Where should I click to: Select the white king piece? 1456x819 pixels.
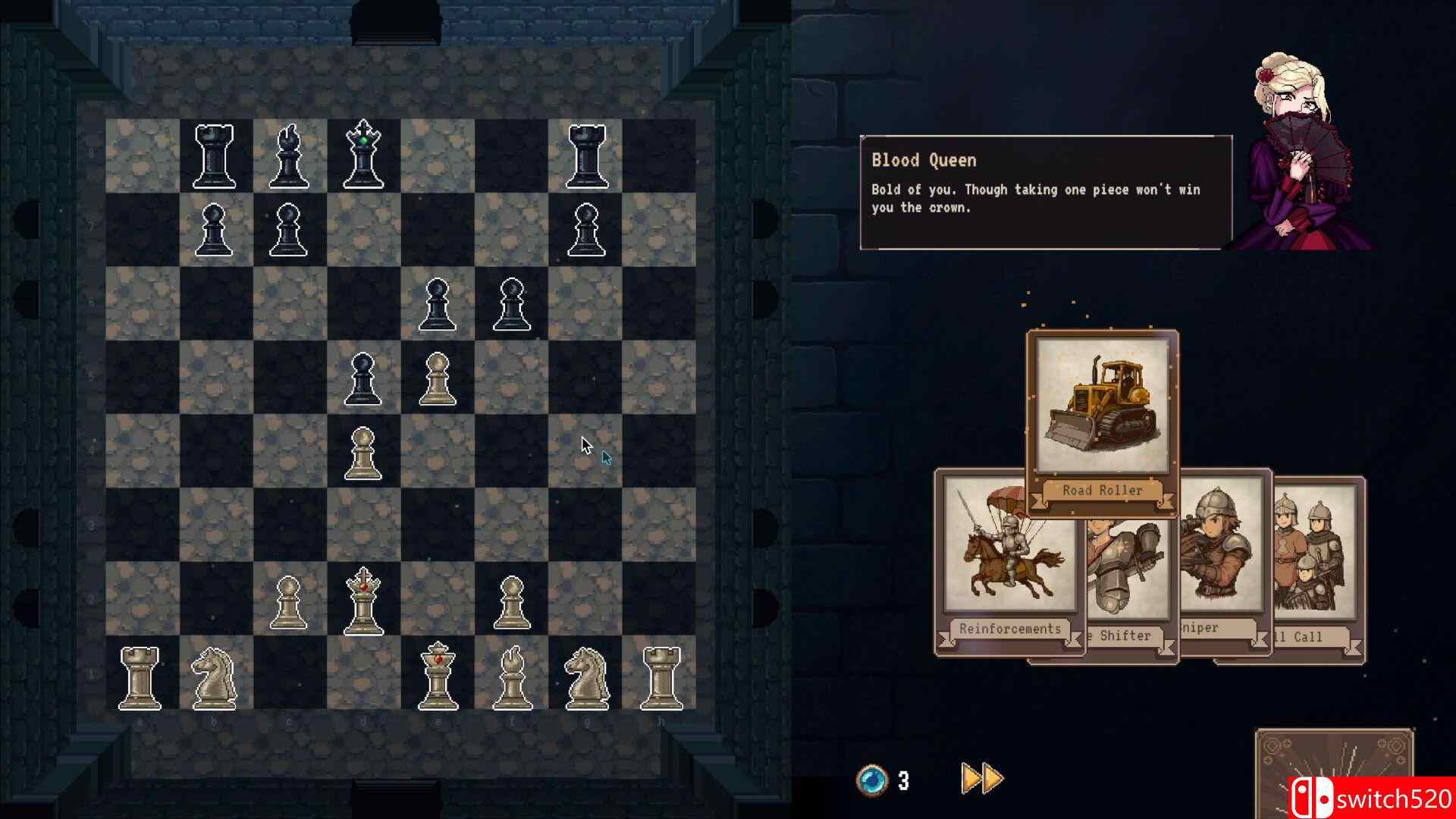coord(438,675)
